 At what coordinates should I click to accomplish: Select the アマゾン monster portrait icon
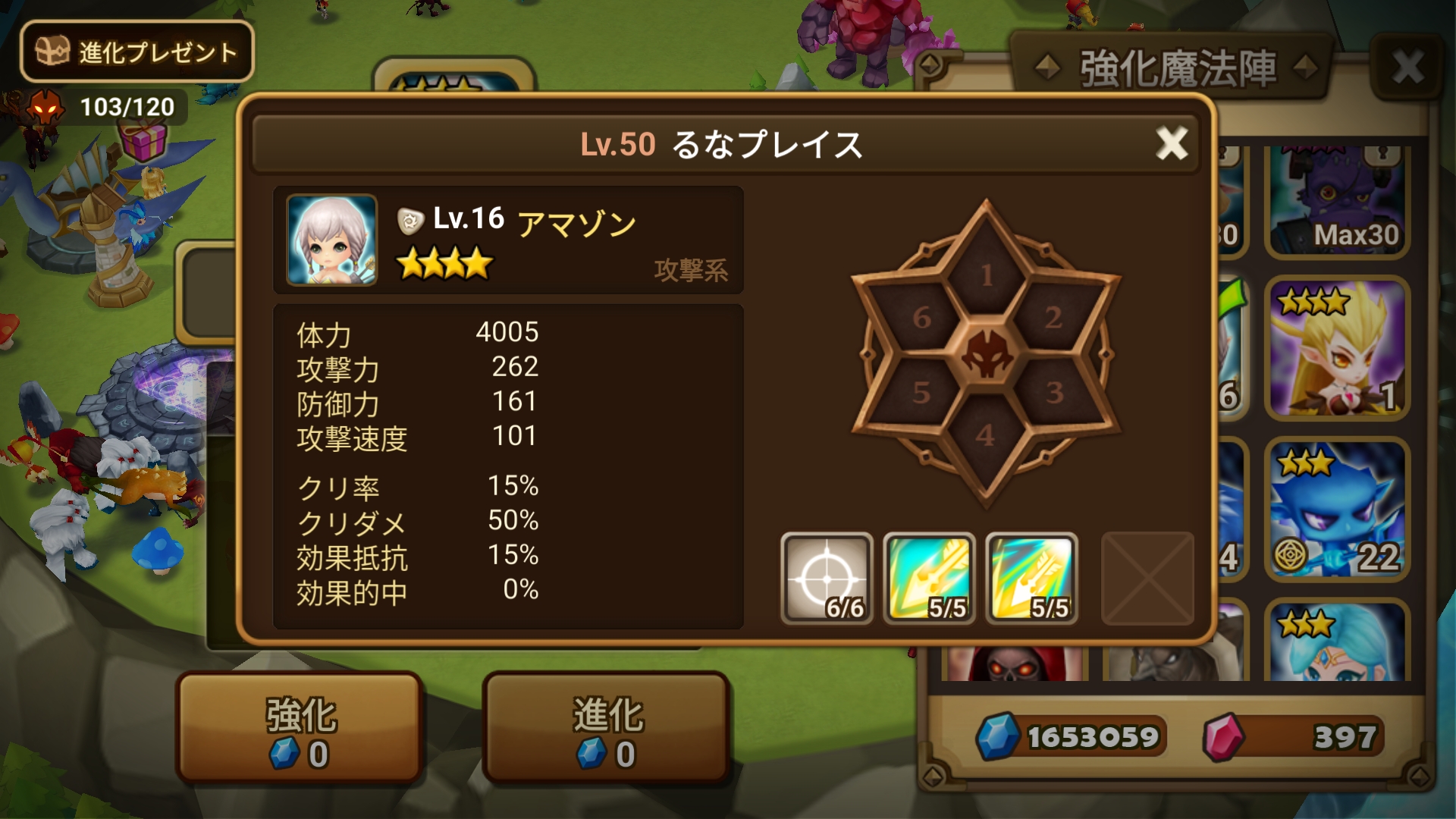[x=331, y=240]
